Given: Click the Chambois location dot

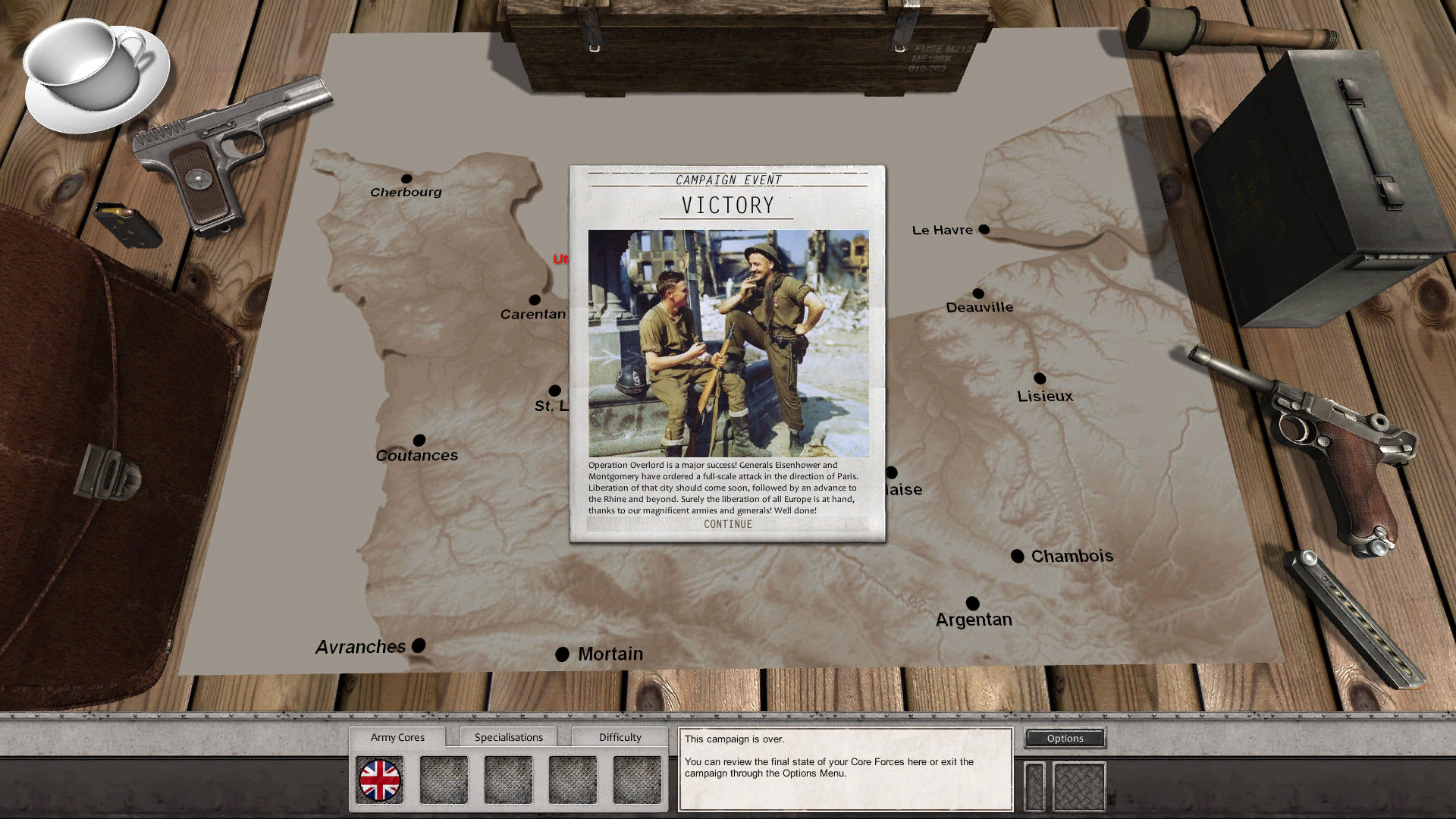Looking at the screenshot, I should (x=1017, y=556).
